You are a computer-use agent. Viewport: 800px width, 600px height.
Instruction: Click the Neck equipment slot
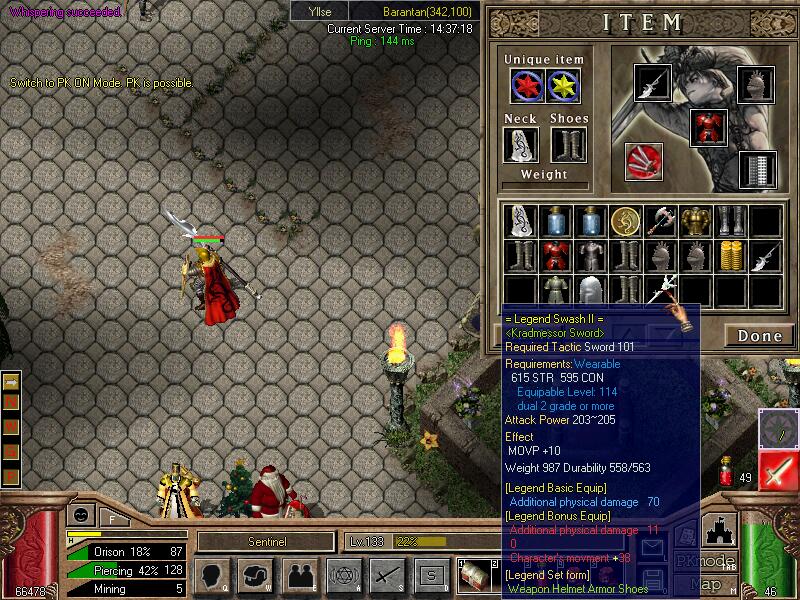click(520, 145)
